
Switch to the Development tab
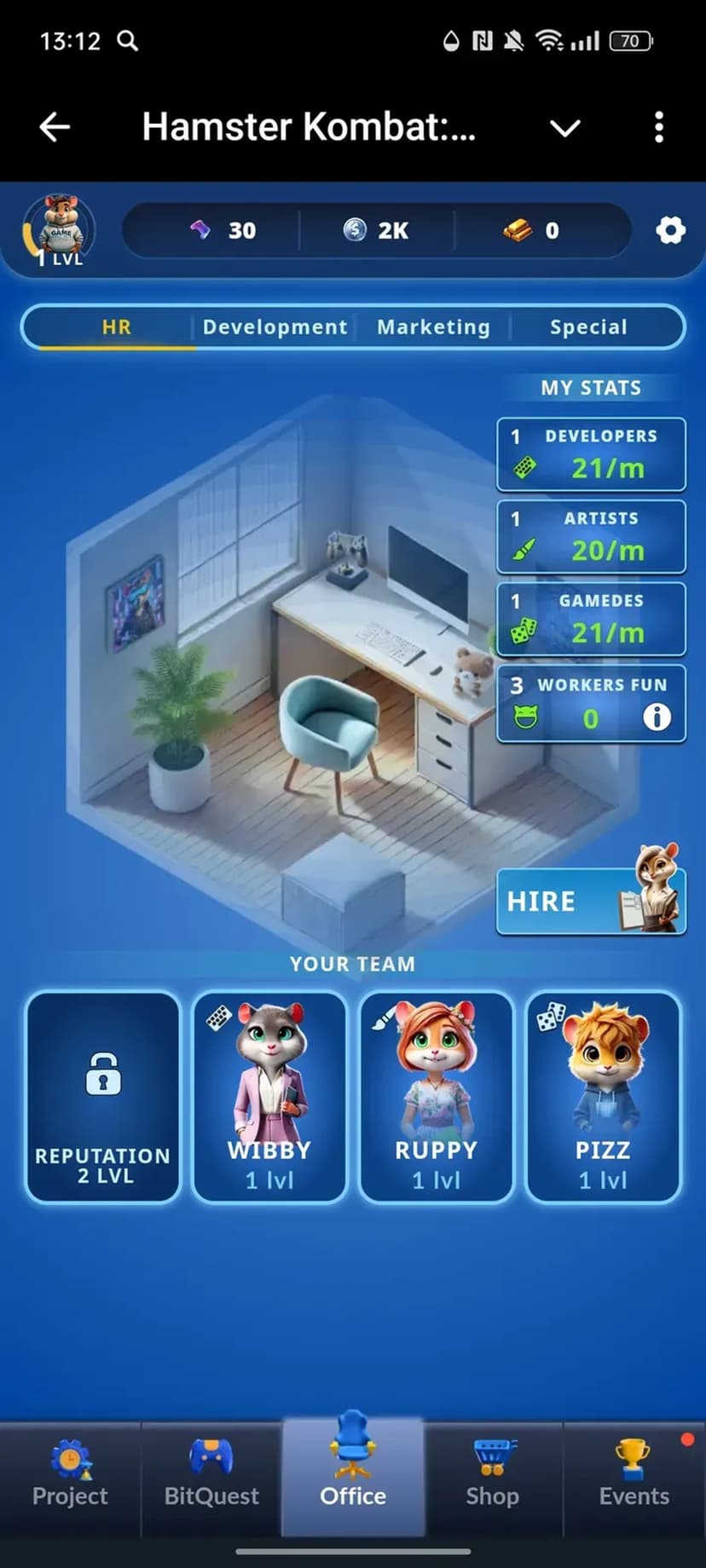(x=275, y=327)
